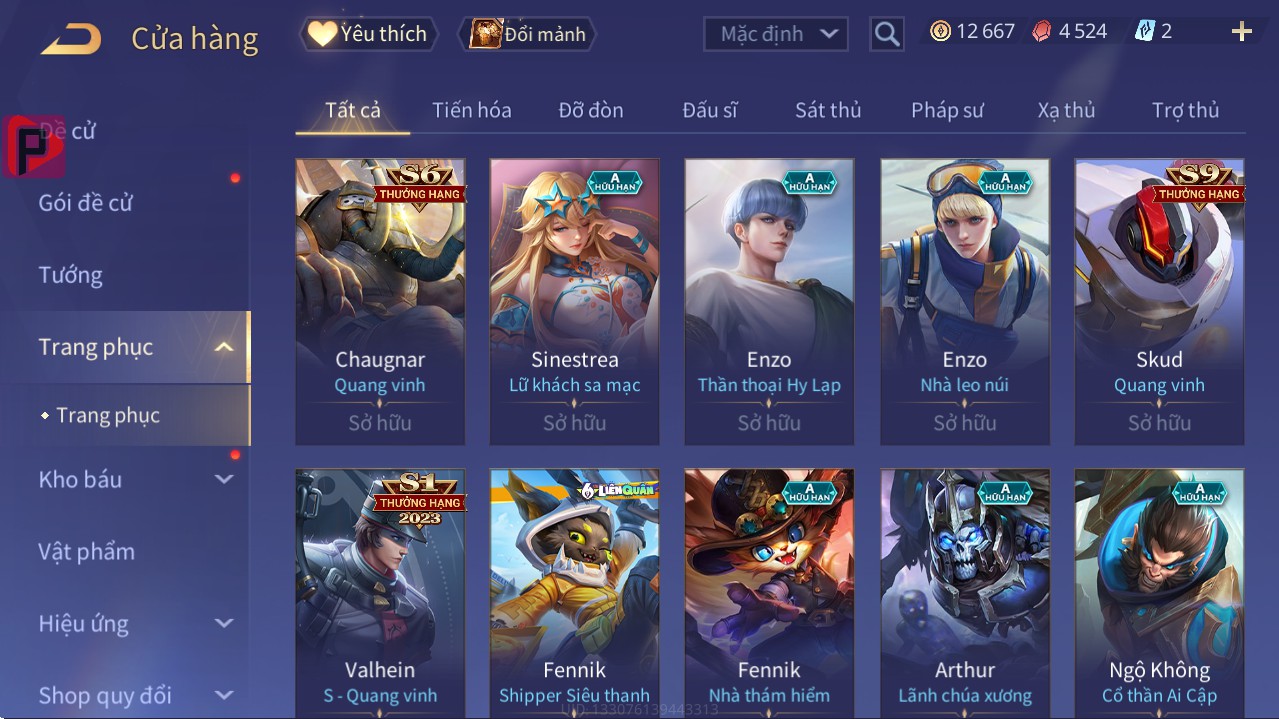Select the Đấu sĩ category tab
1279x719 pixels.
tap(709, 110)
